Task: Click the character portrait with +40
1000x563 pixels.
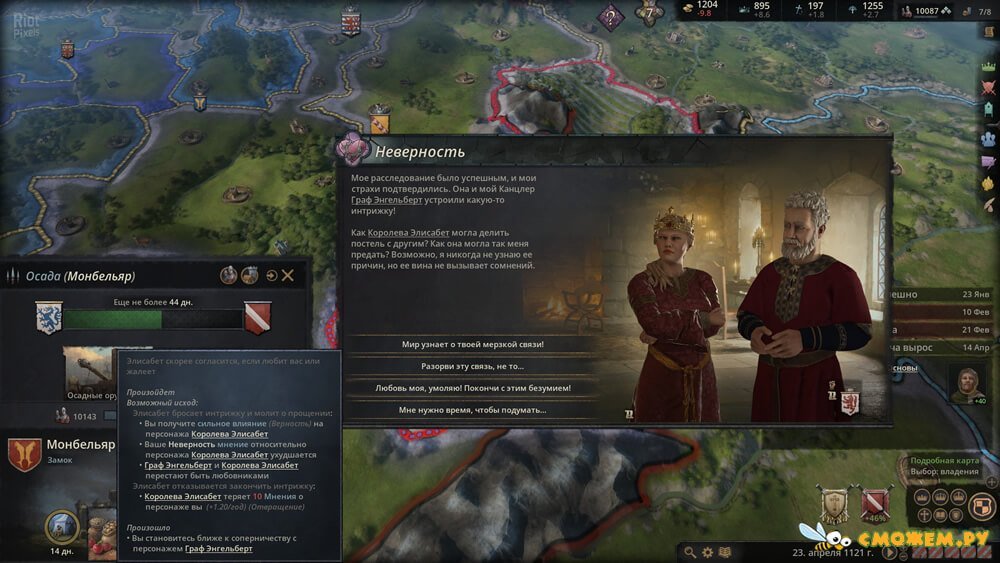Action: point(966,383)
